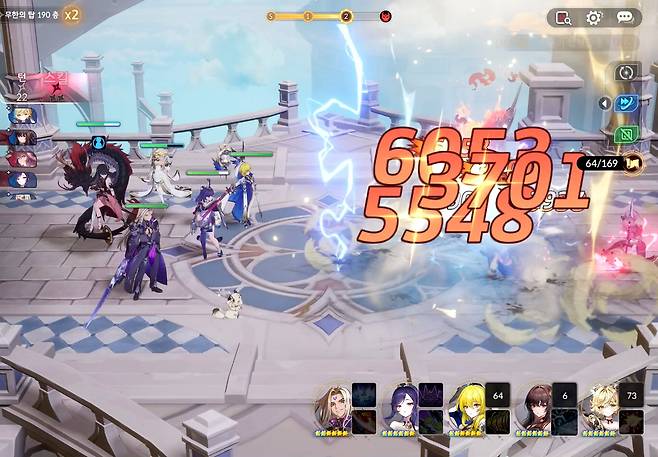This screenshot has width=658, height=457.
Task: Select the blonde unit in turn order list
Action: (x=22, y=117)
